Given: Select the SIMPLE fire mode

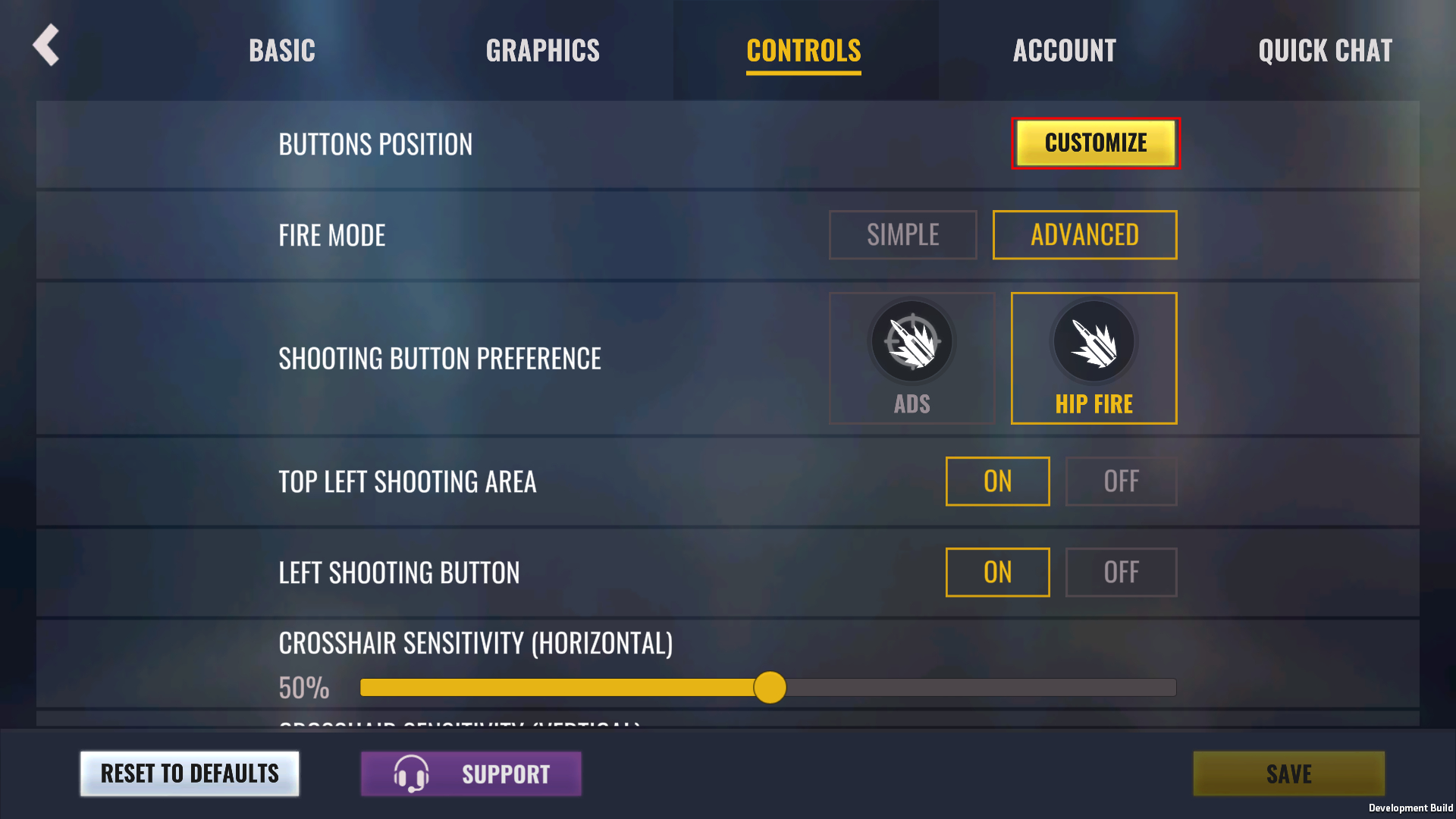Looking at the screenshot, I should pyautogui.click(x=902, y=235).
